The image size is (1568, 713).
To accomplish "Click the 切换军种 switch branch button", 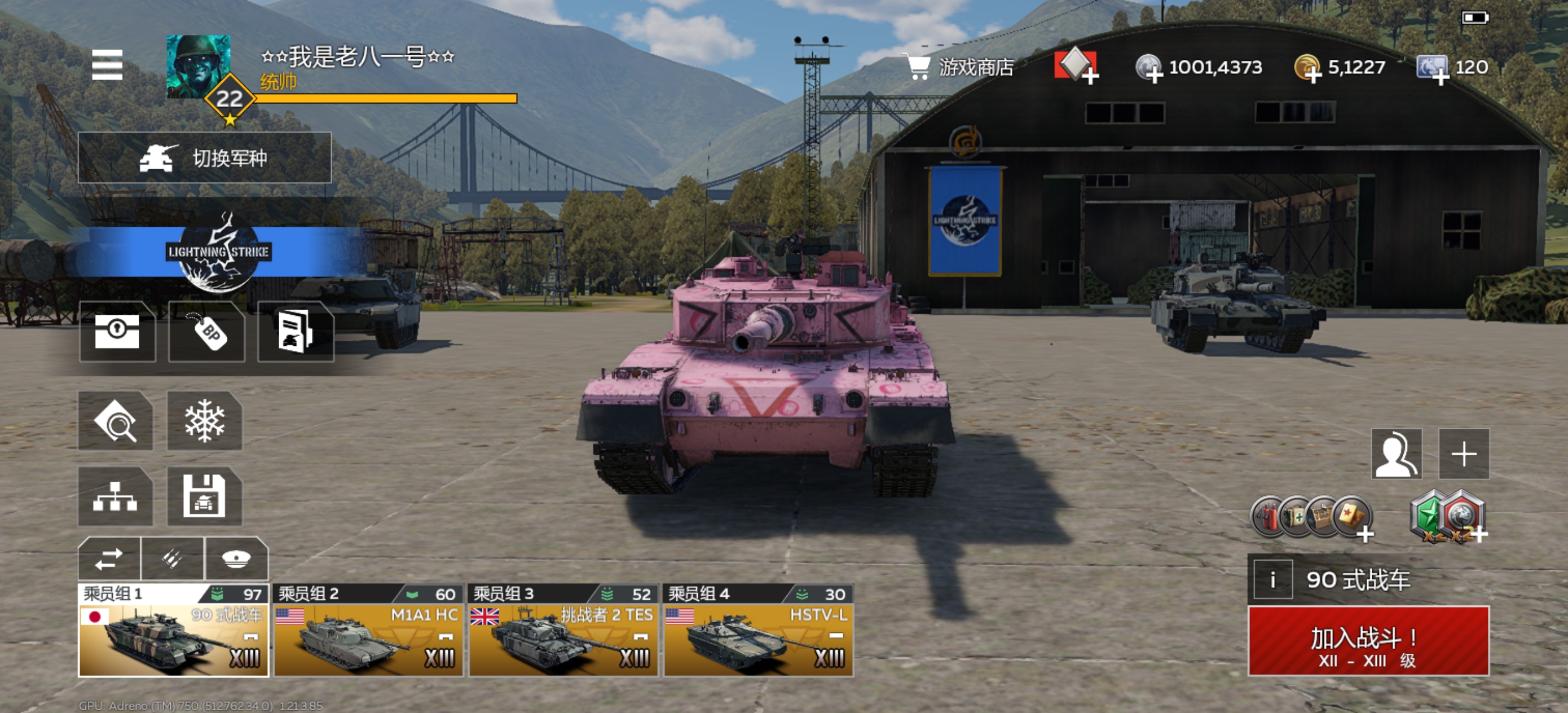I will 205,158.
